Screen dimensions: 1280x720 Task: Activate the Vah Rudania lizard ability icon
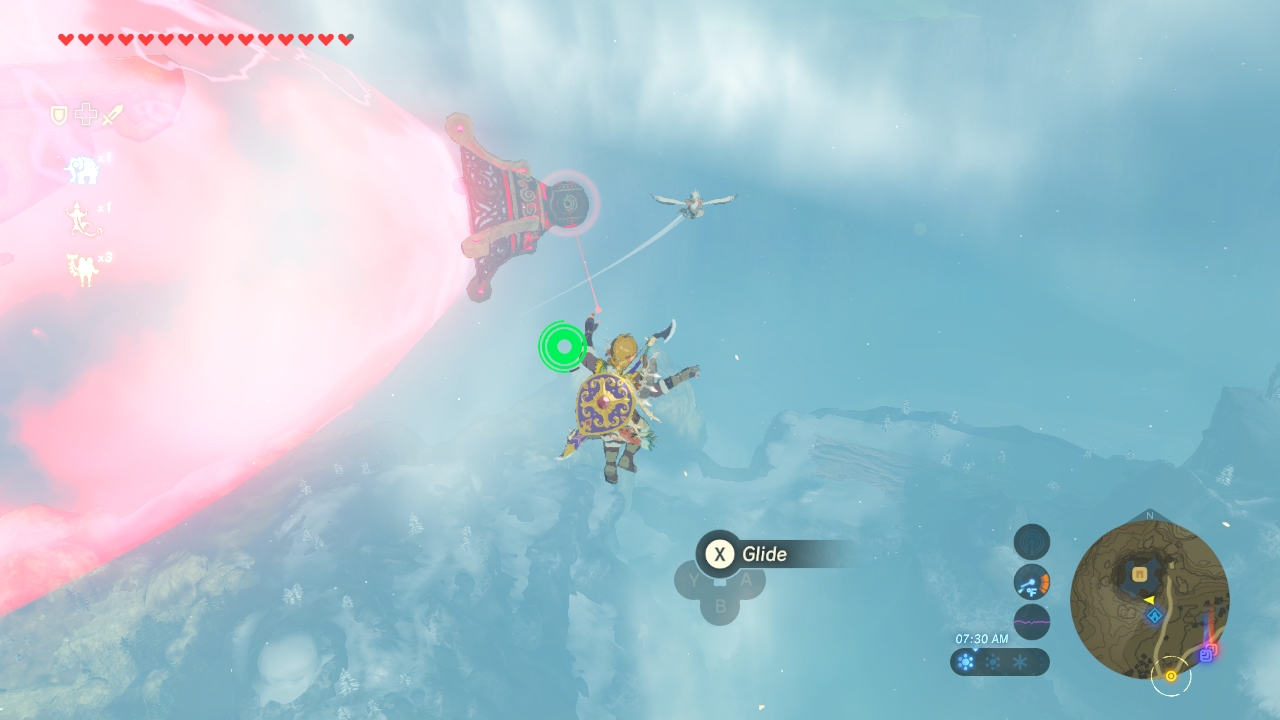[83, 219]
